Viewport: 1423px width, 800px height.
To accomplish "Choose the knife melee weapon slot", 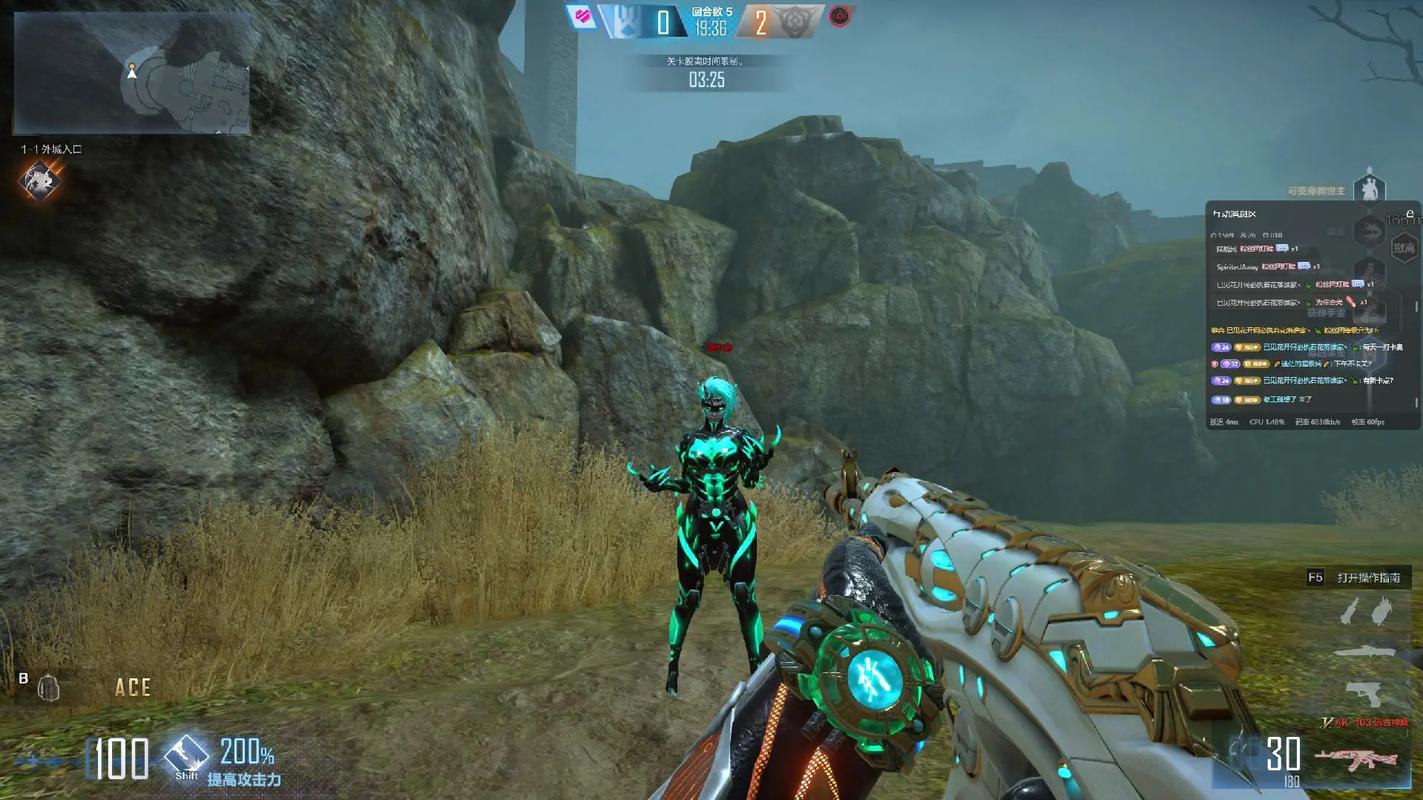I will coord(1365,651).
